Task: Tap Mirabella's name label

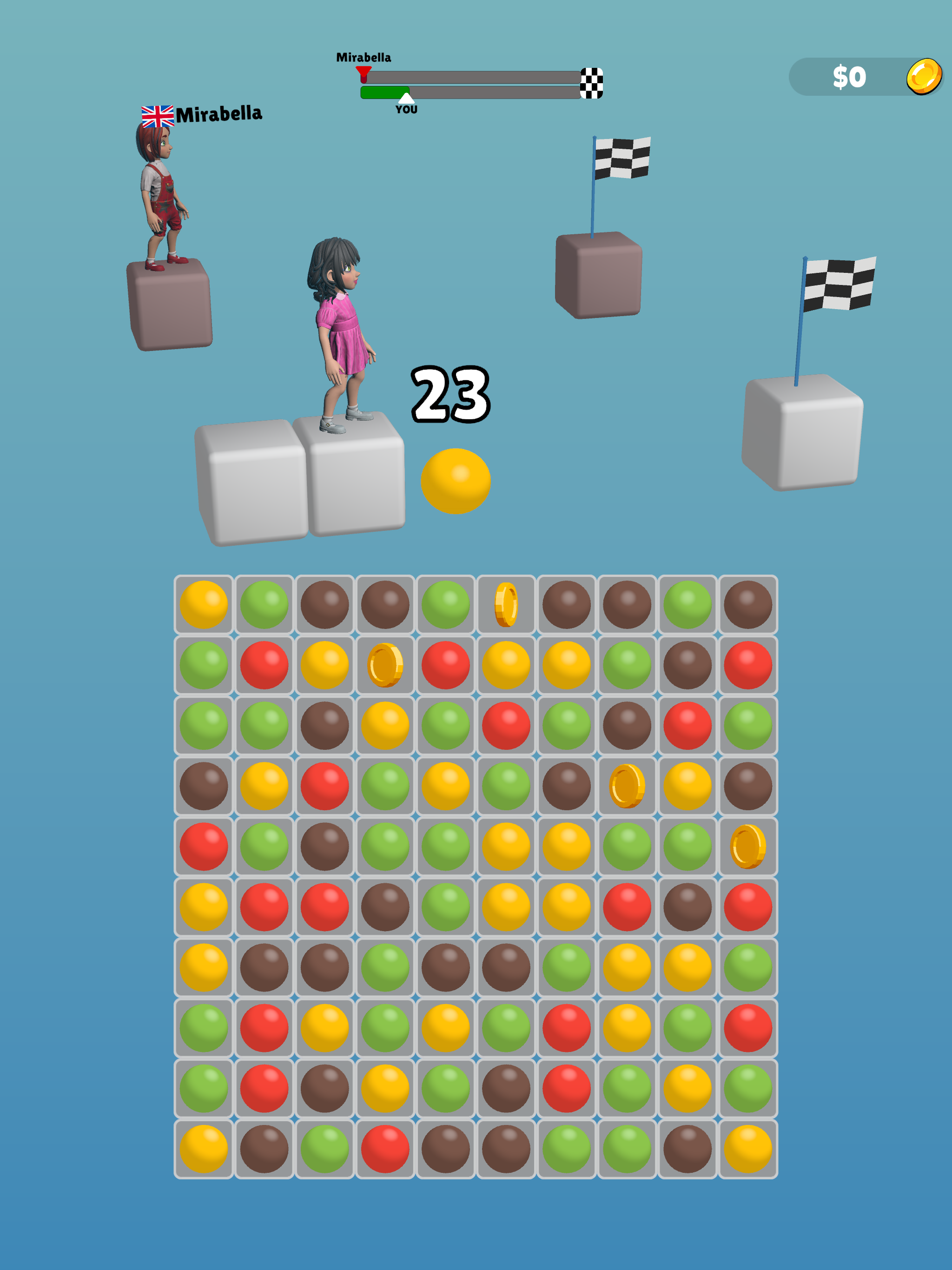Action: click(220, 114)
